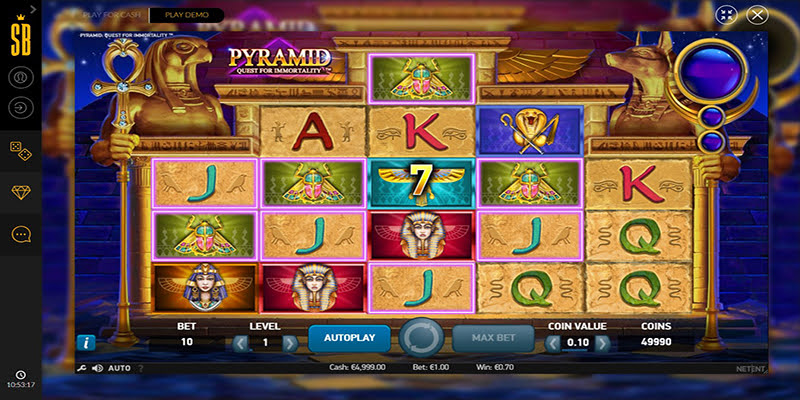Select the Play Demo tab
Viewport: 800px width, 400px height.
(186, 15)
